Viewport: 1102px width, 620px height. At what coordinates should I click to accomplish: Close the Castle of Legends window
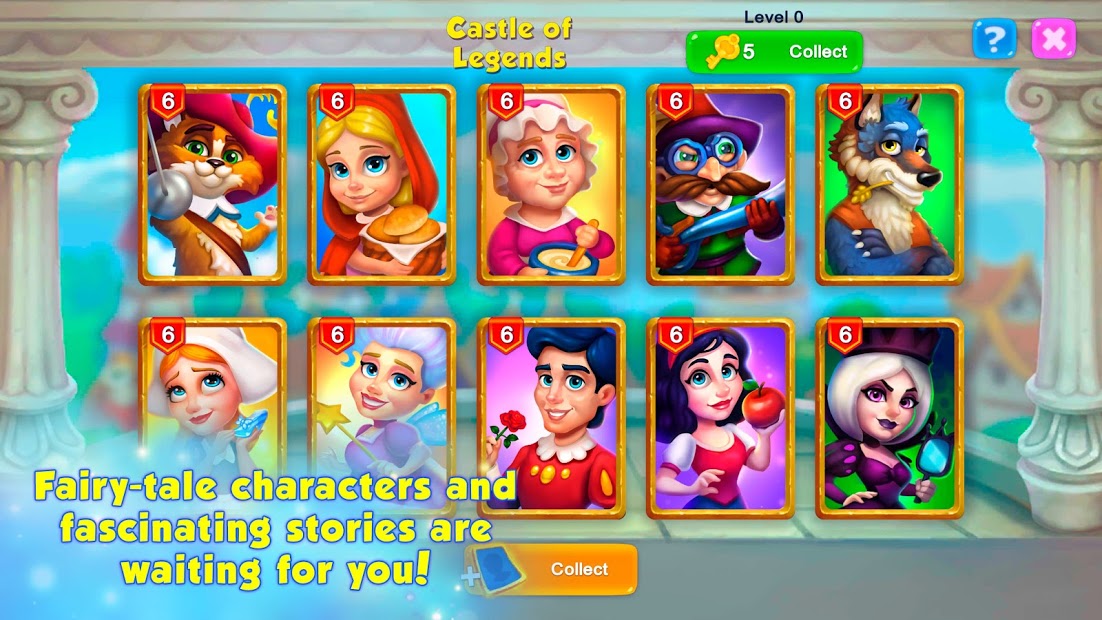(1053, 39)
